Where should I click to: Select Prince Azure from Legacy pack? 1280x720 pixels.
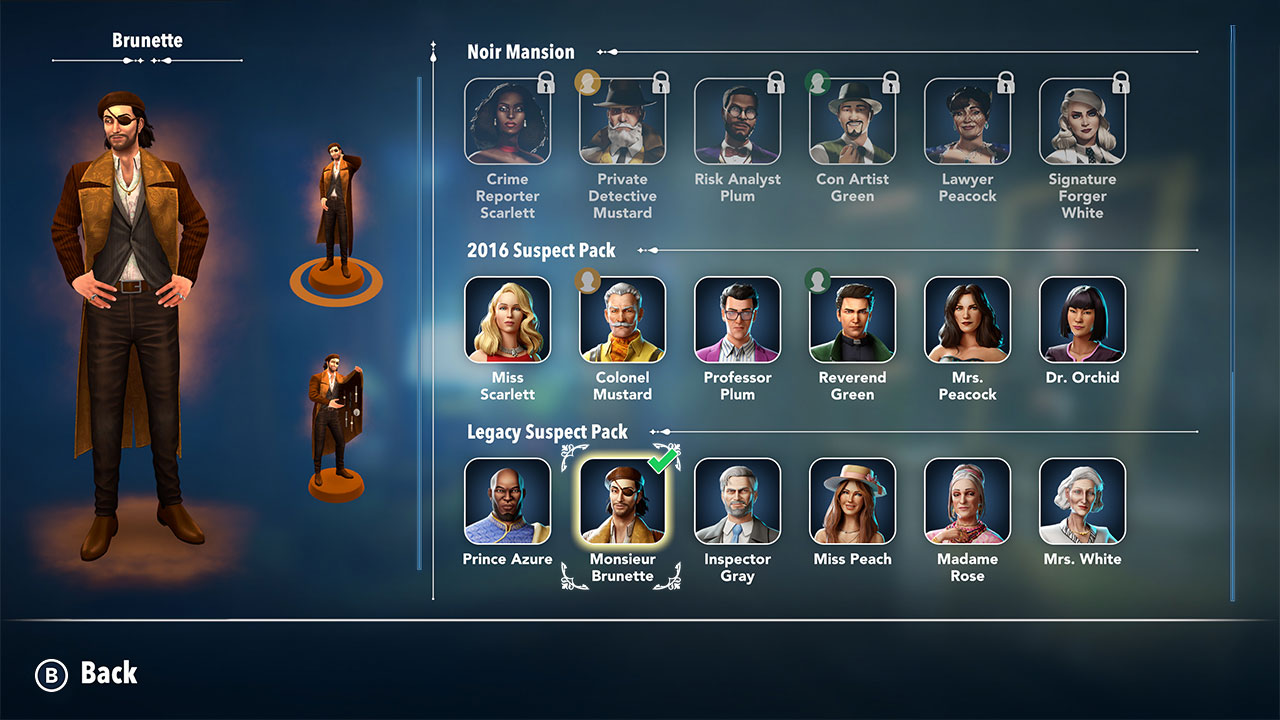pos(507,501)
